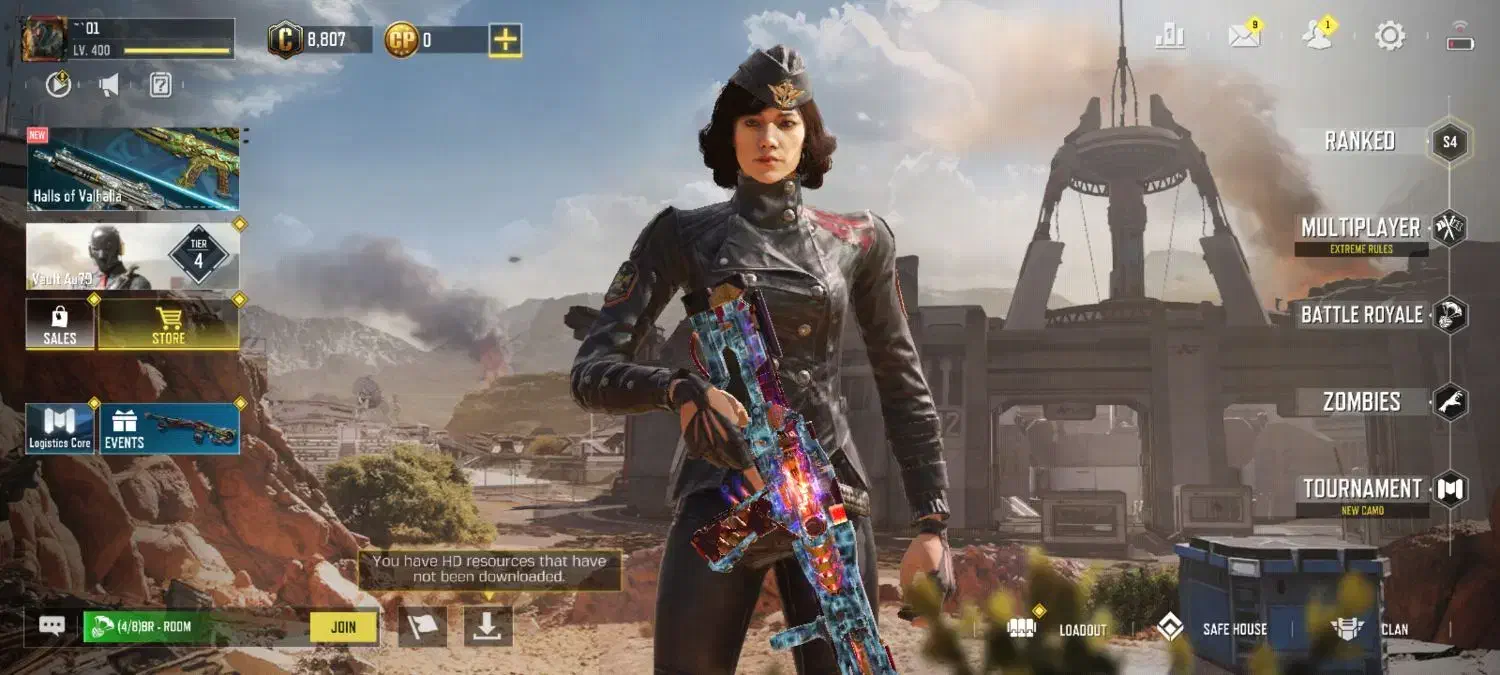Check the mail envelope inbox

point(1244,36)
